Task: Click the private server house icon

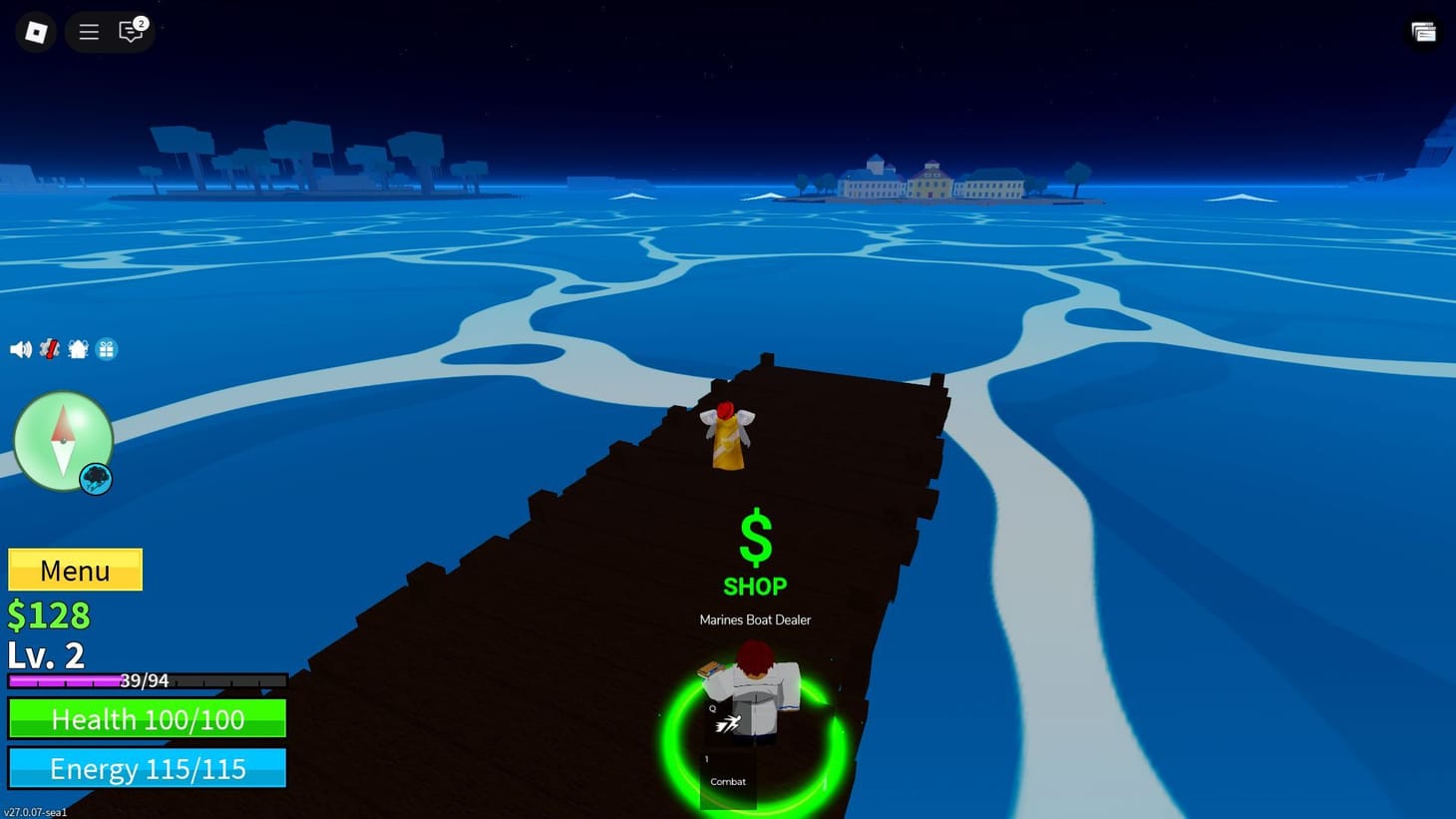Action: pos(78,349)
